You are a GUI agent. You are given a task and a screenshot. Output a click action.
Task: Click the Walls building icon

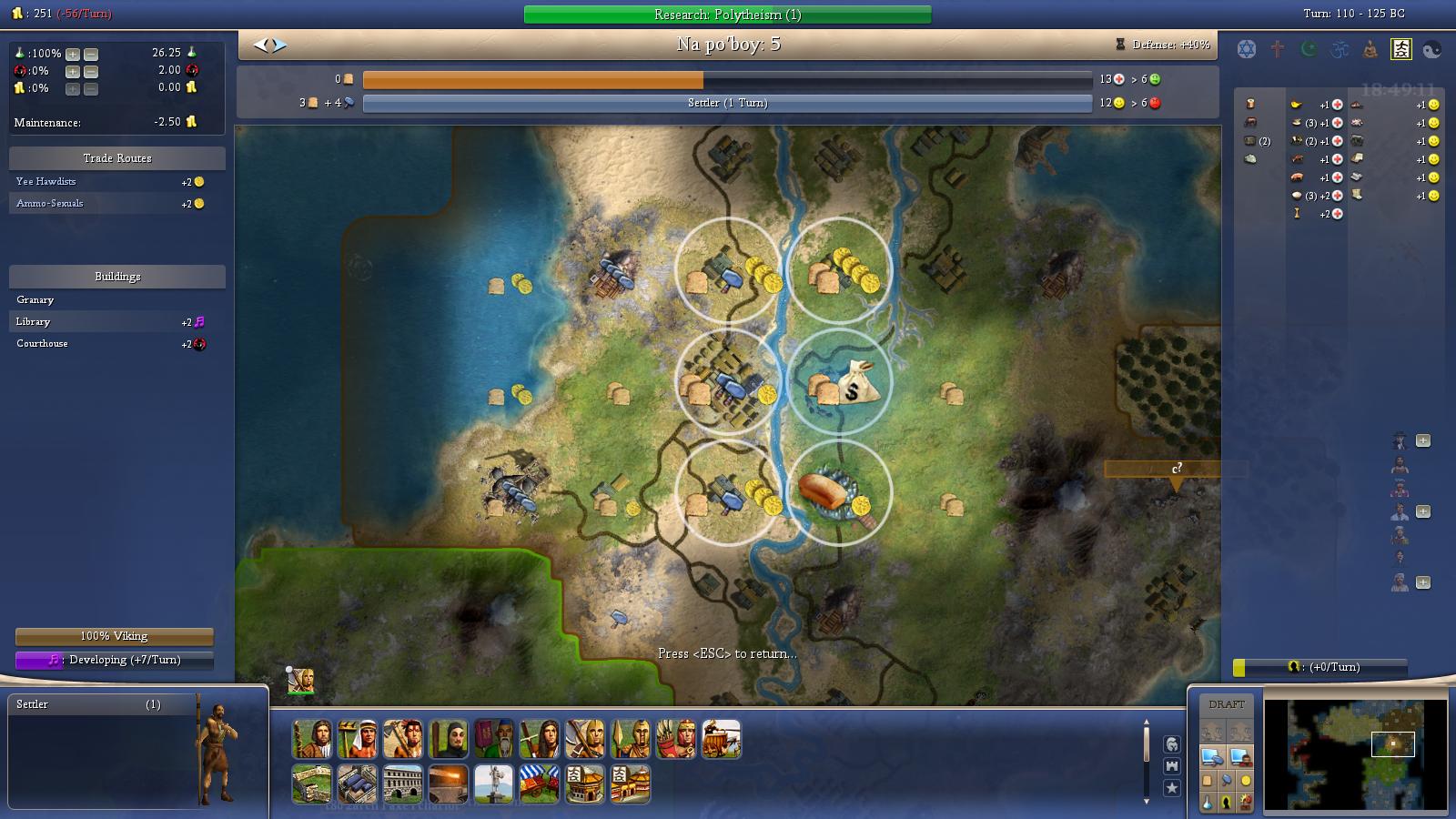(310, 784)
